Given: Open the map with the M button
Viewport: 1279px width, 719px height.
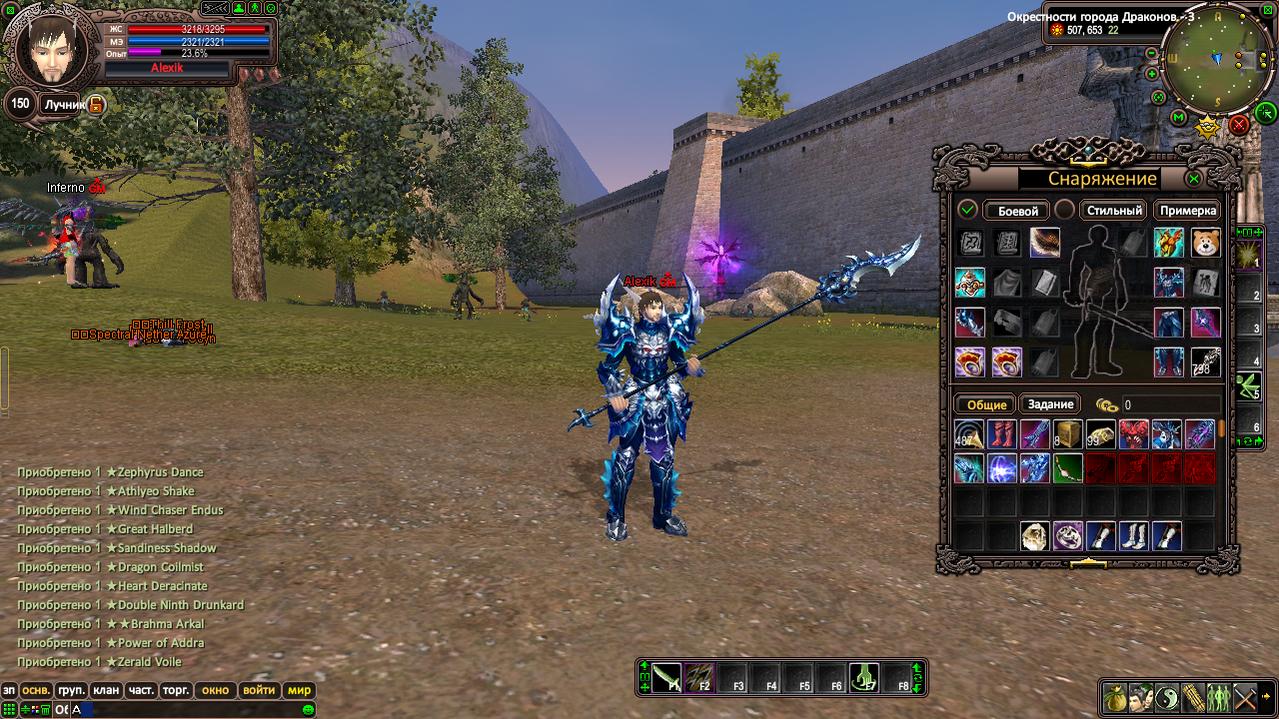Looking at the screenshot, I should click(x=1179, y=118).
